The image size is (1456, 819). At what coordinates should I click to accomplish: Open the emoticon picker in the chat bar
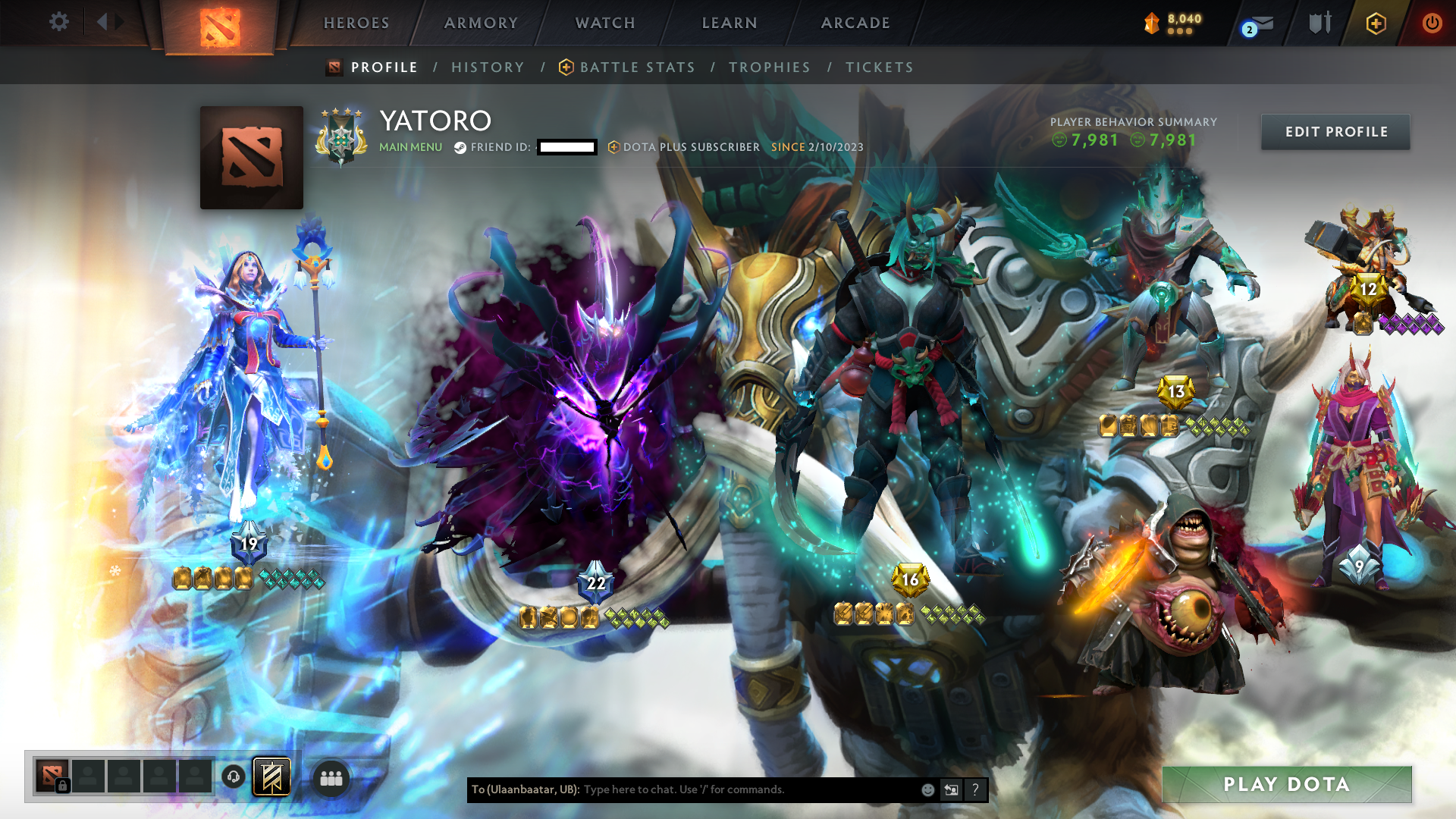coord(927,789)
